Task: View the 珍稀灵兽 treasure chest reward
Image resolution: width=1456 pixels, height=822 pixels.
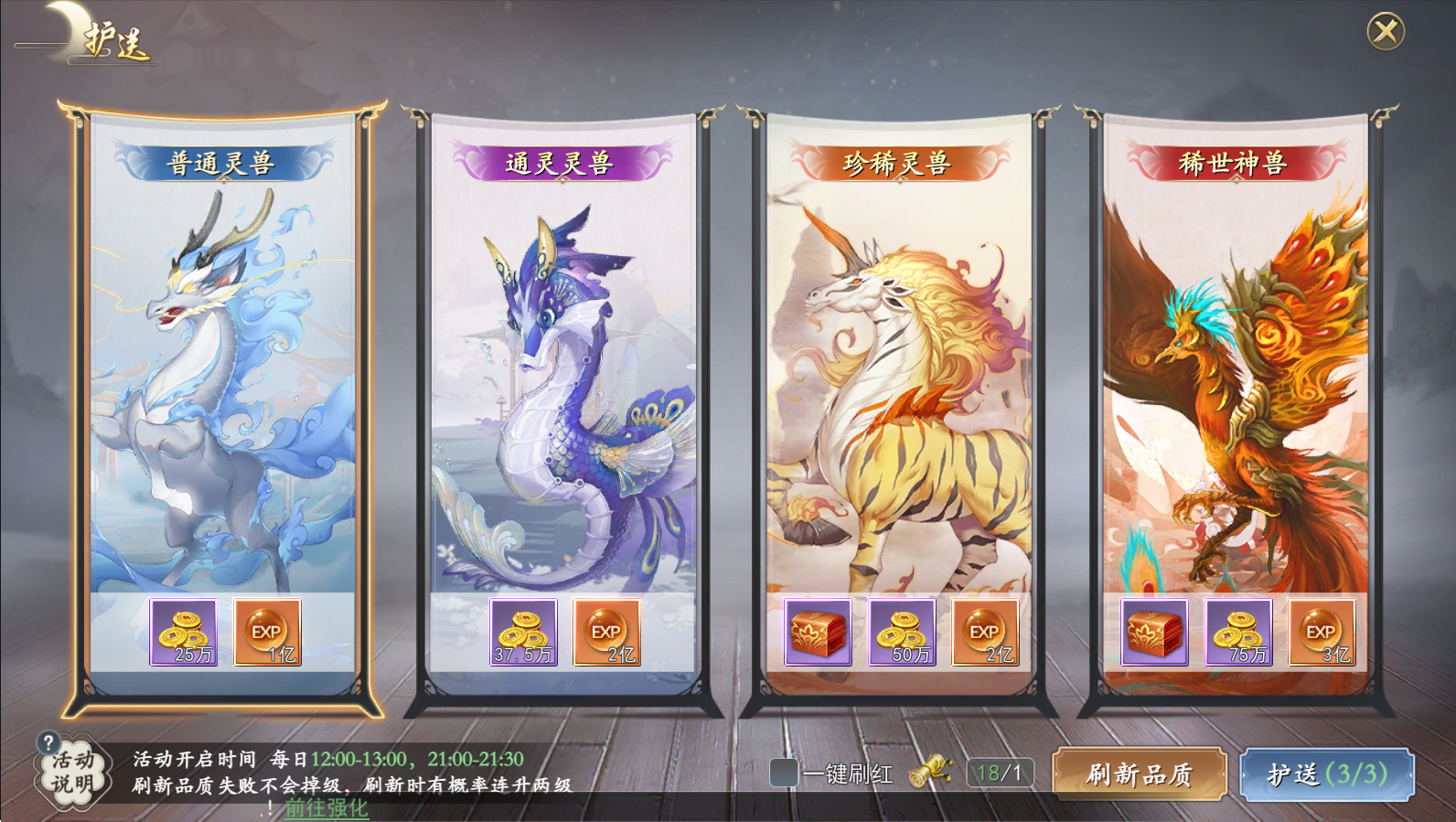Action: point(818,632)
